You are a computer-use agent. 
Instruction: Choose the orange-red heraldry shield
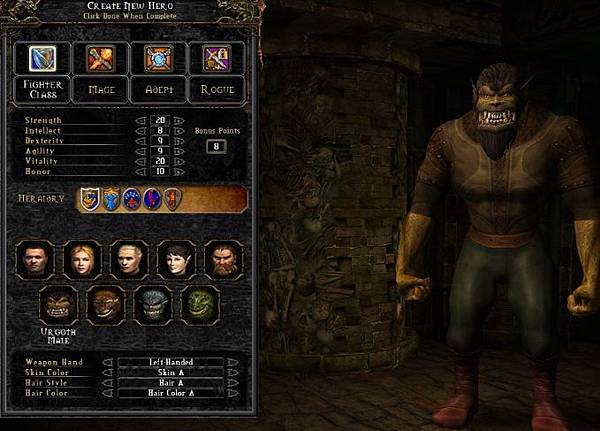pos(171,199)
